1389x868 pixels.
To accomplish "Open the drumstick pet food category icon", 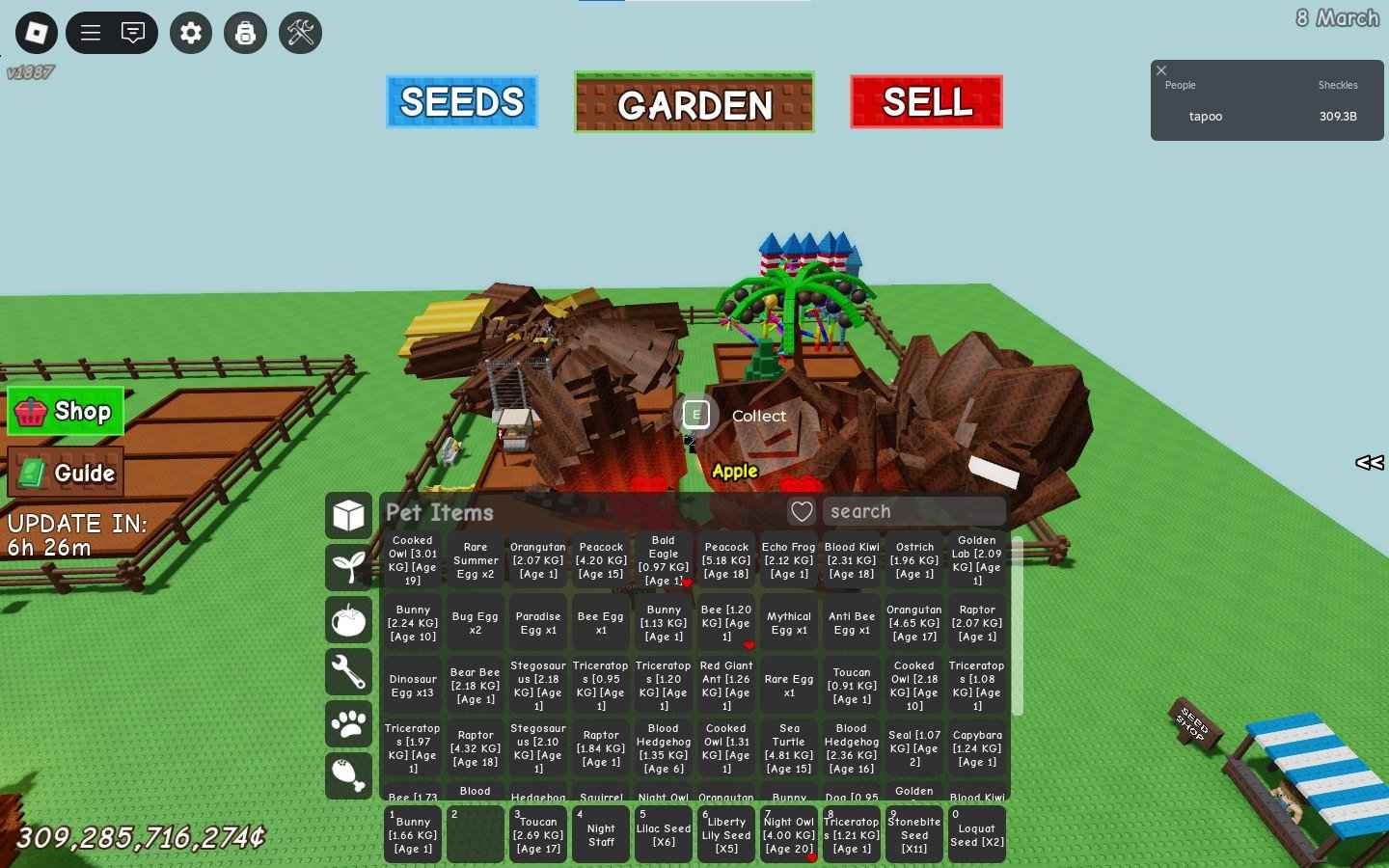I will [x=348, y=775].
